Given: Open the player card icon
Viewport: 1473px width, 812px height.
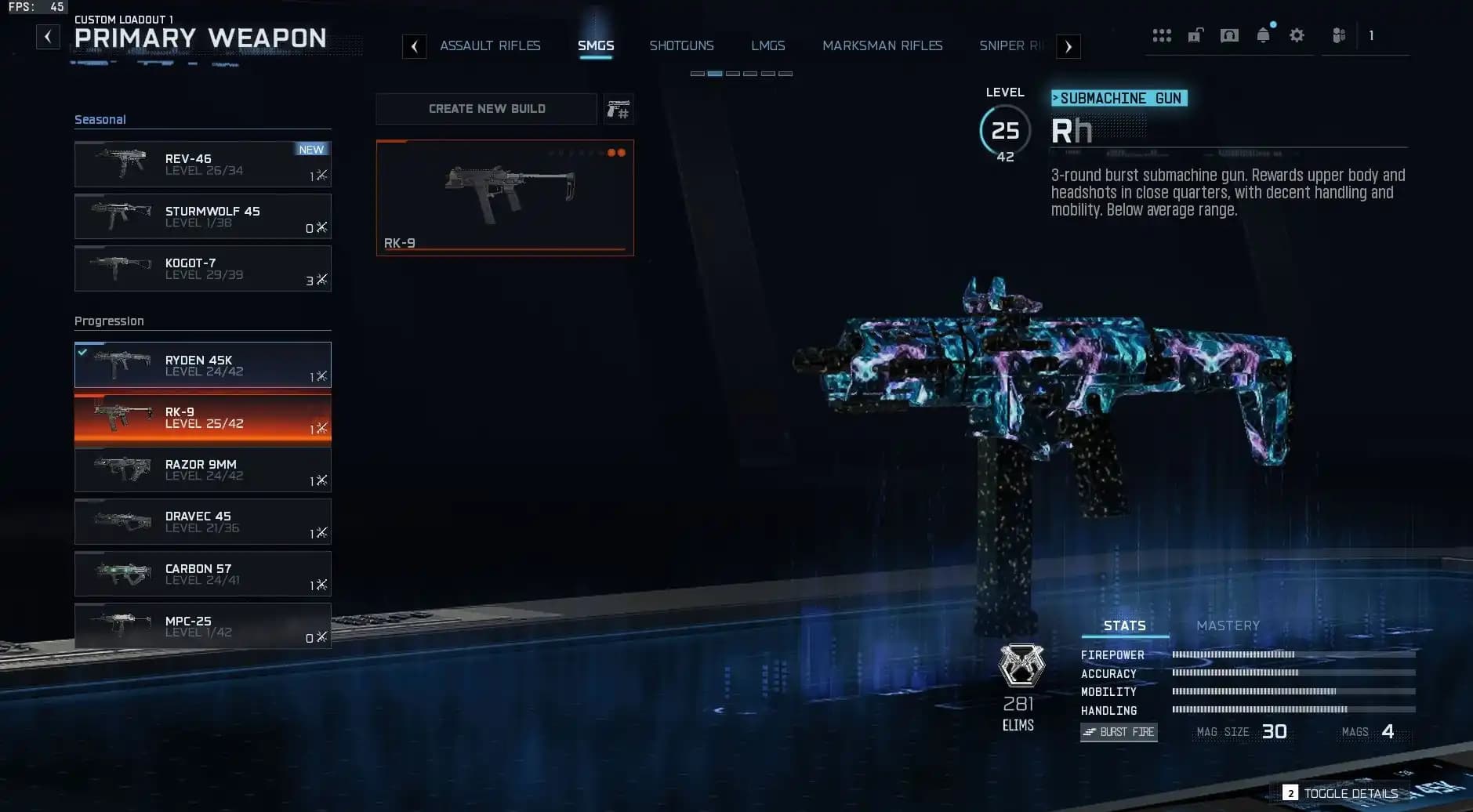Looking at the screenshot, I should pos(1229,34).
